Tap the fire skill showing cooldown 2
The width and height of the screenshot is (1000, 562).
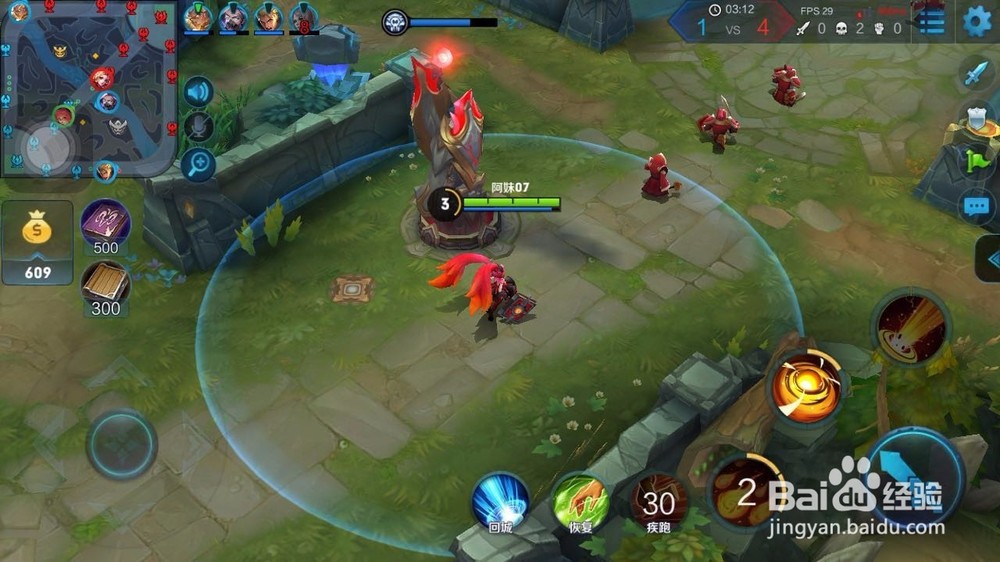click(x=747, y=490)
